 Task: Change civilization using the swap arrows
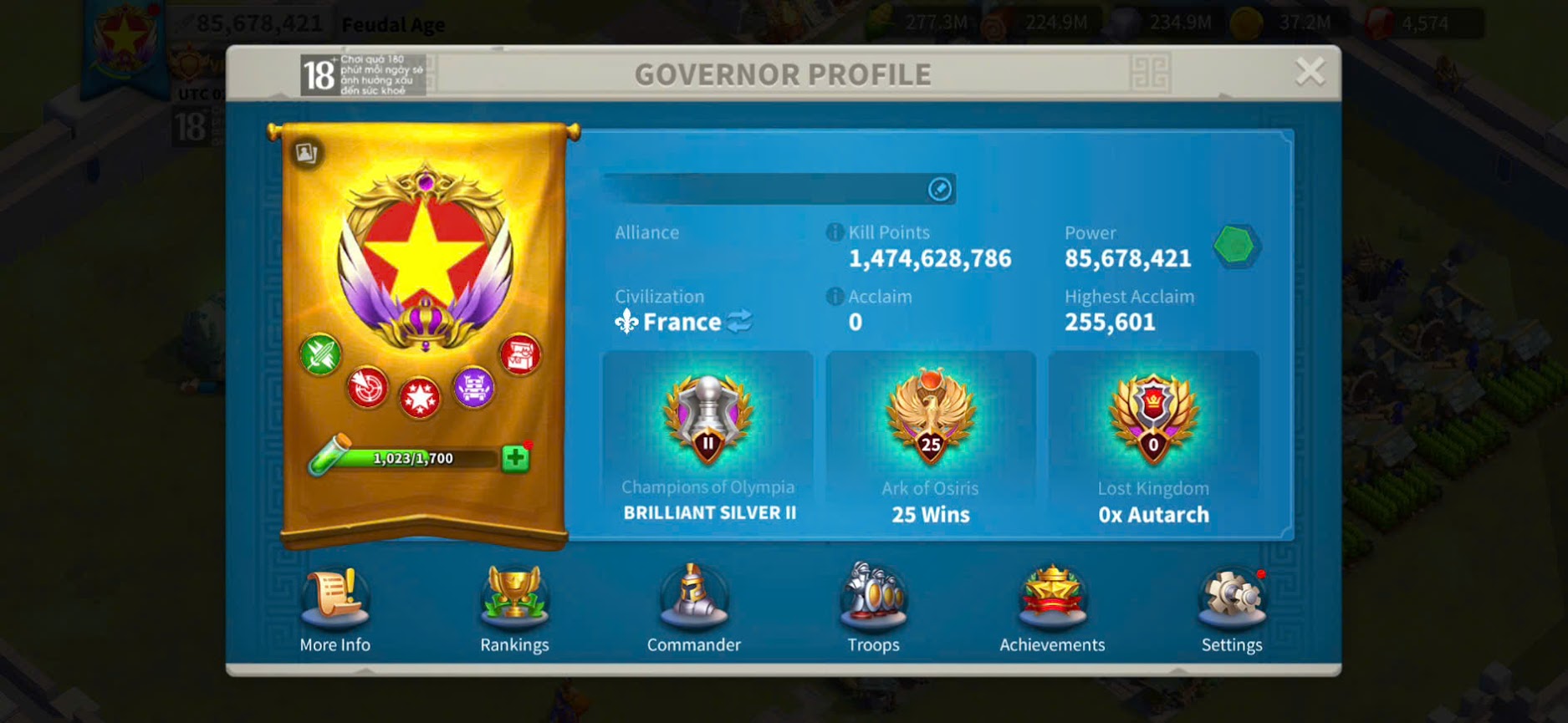(739, 322)
